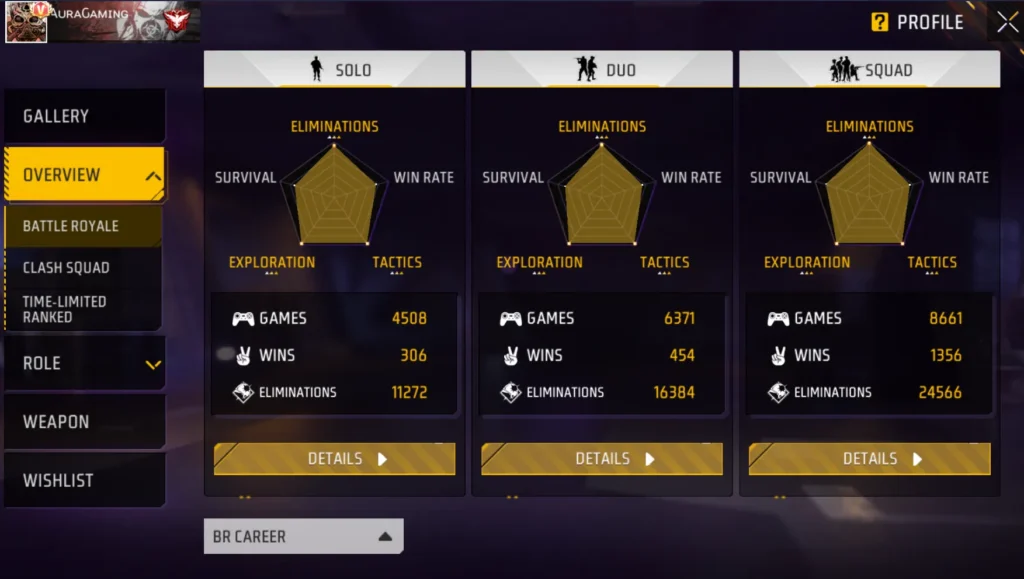Select the Battle Royale sub-tab
Image resolution: width=1024 pixels, height=579 pixels.
click(x=82, y=226)
